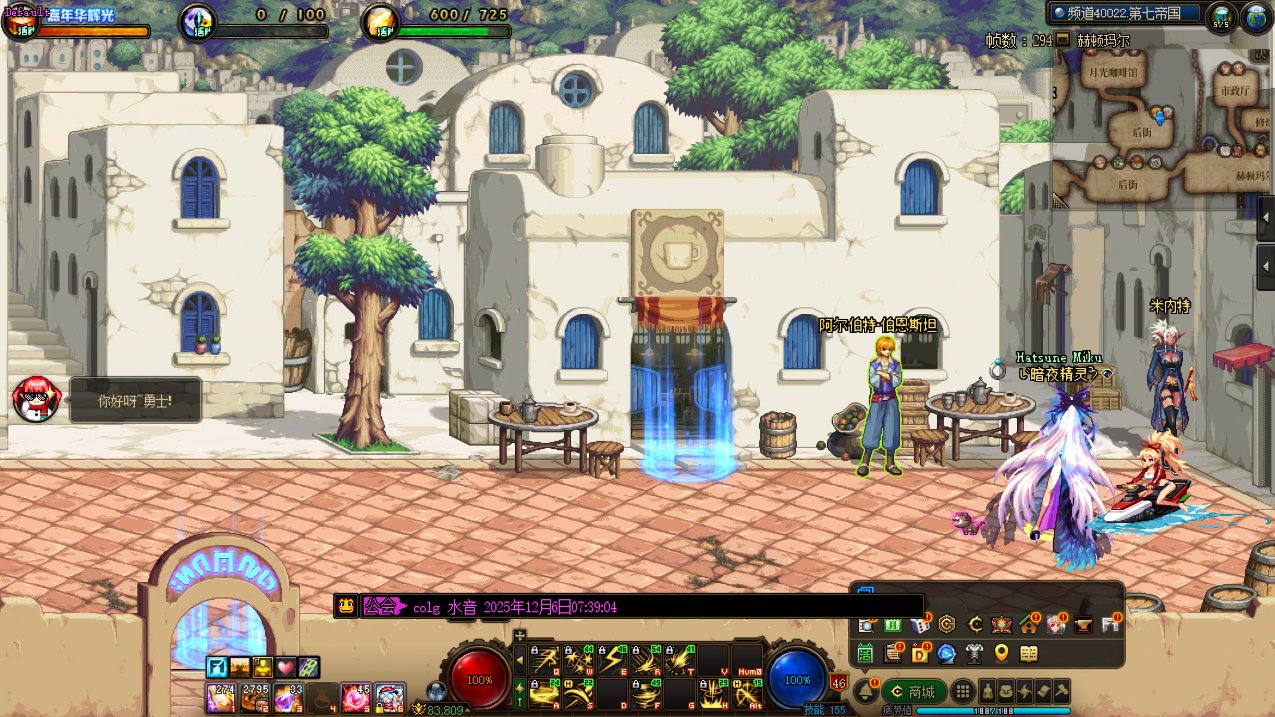The width and height of the screenshot is (1275, 717).
Task: Use the pink orb item showing 45
Action: point(355,697)
